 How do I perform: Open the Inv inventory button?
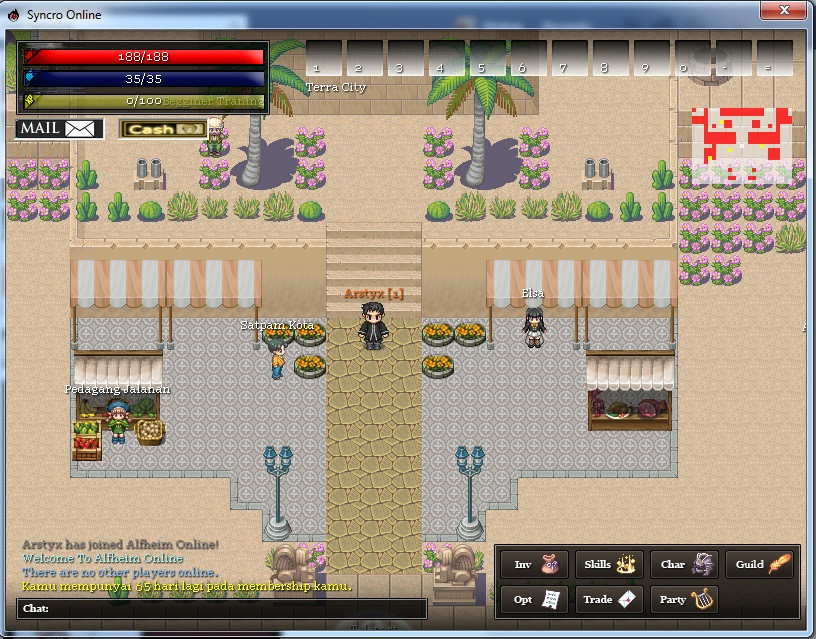pos(534,565)
